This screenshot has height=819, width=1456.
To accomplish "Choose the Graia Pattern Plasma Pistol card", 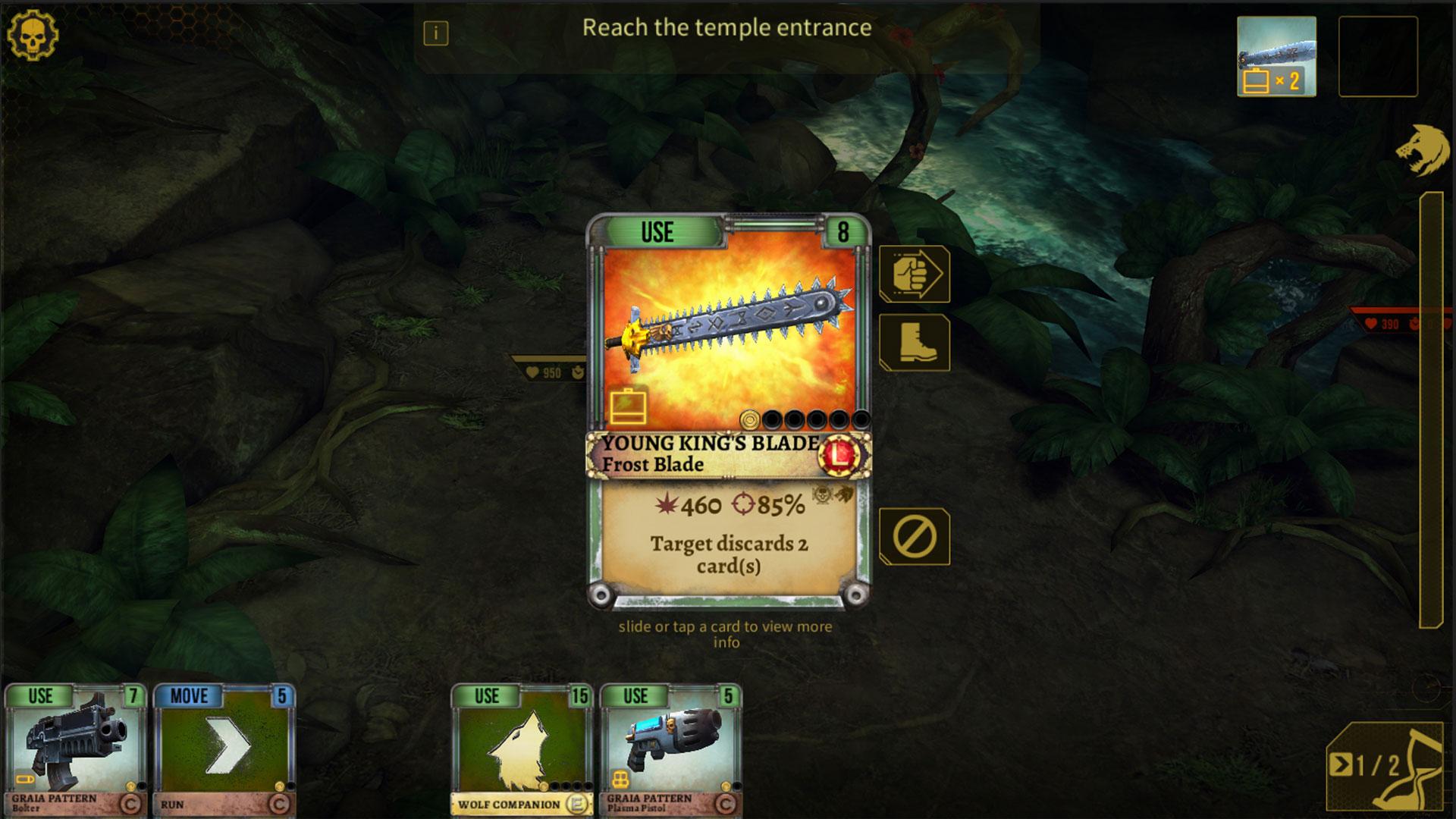I will [x=670, y=749].
